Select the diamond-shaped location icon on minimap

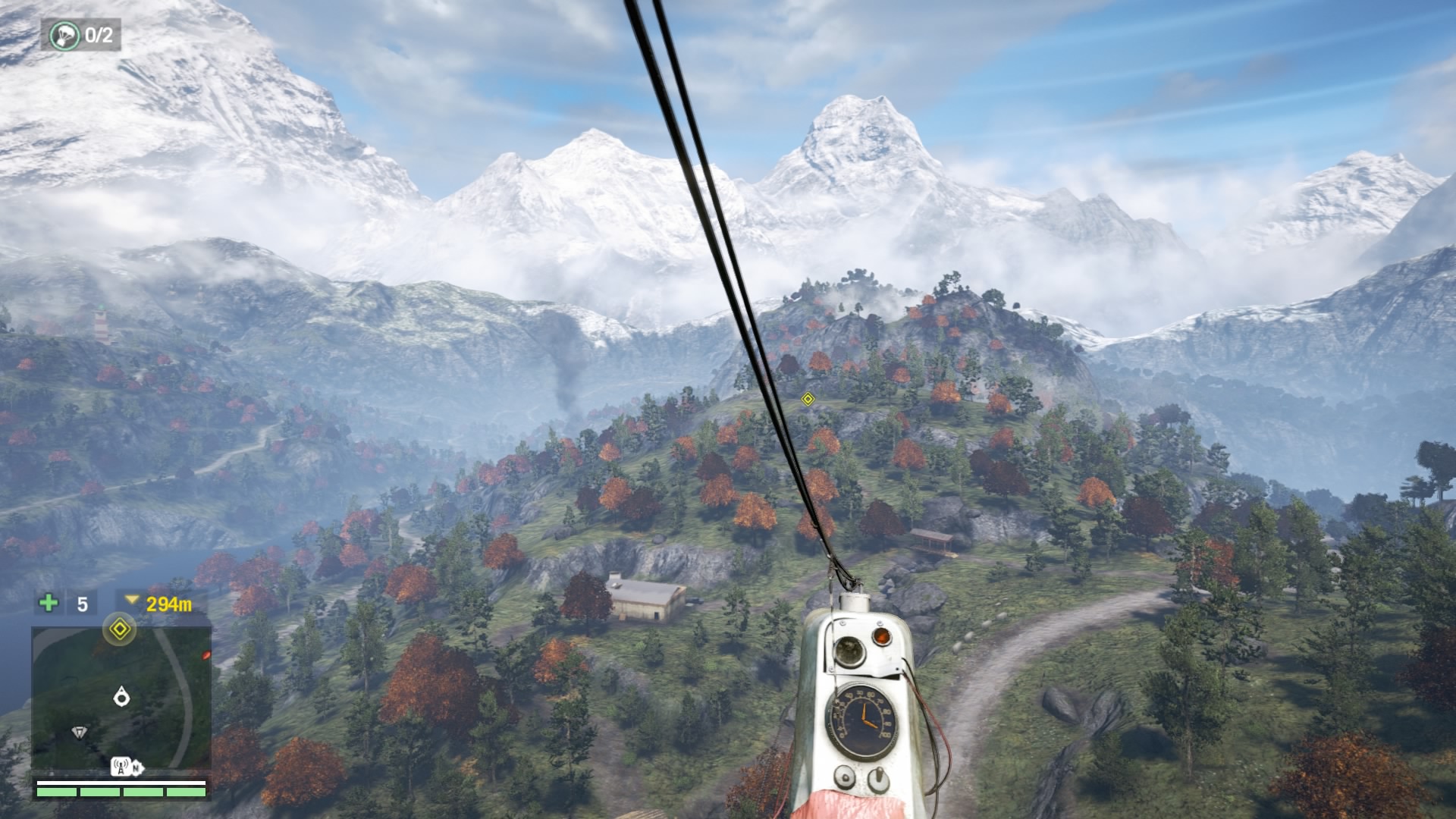coord(79,732)
